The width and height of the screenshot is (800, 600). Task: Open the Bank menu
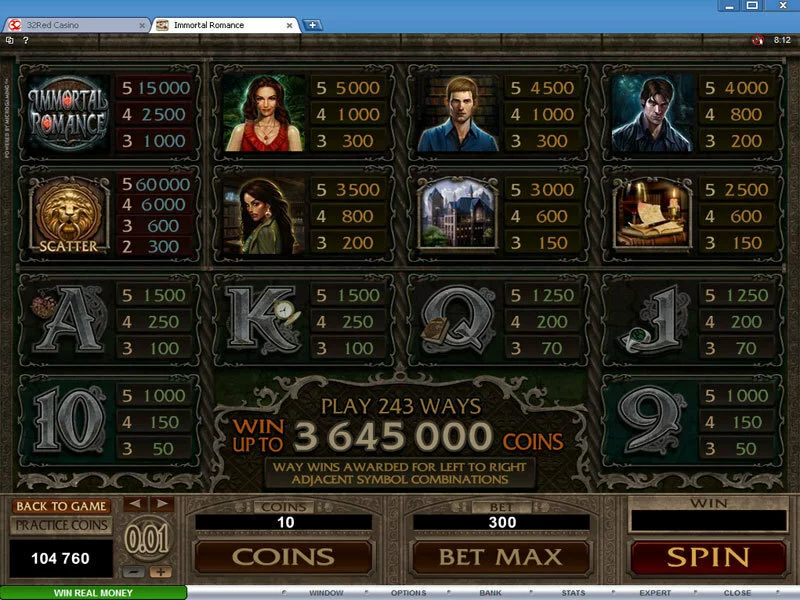tap(490, 593)
